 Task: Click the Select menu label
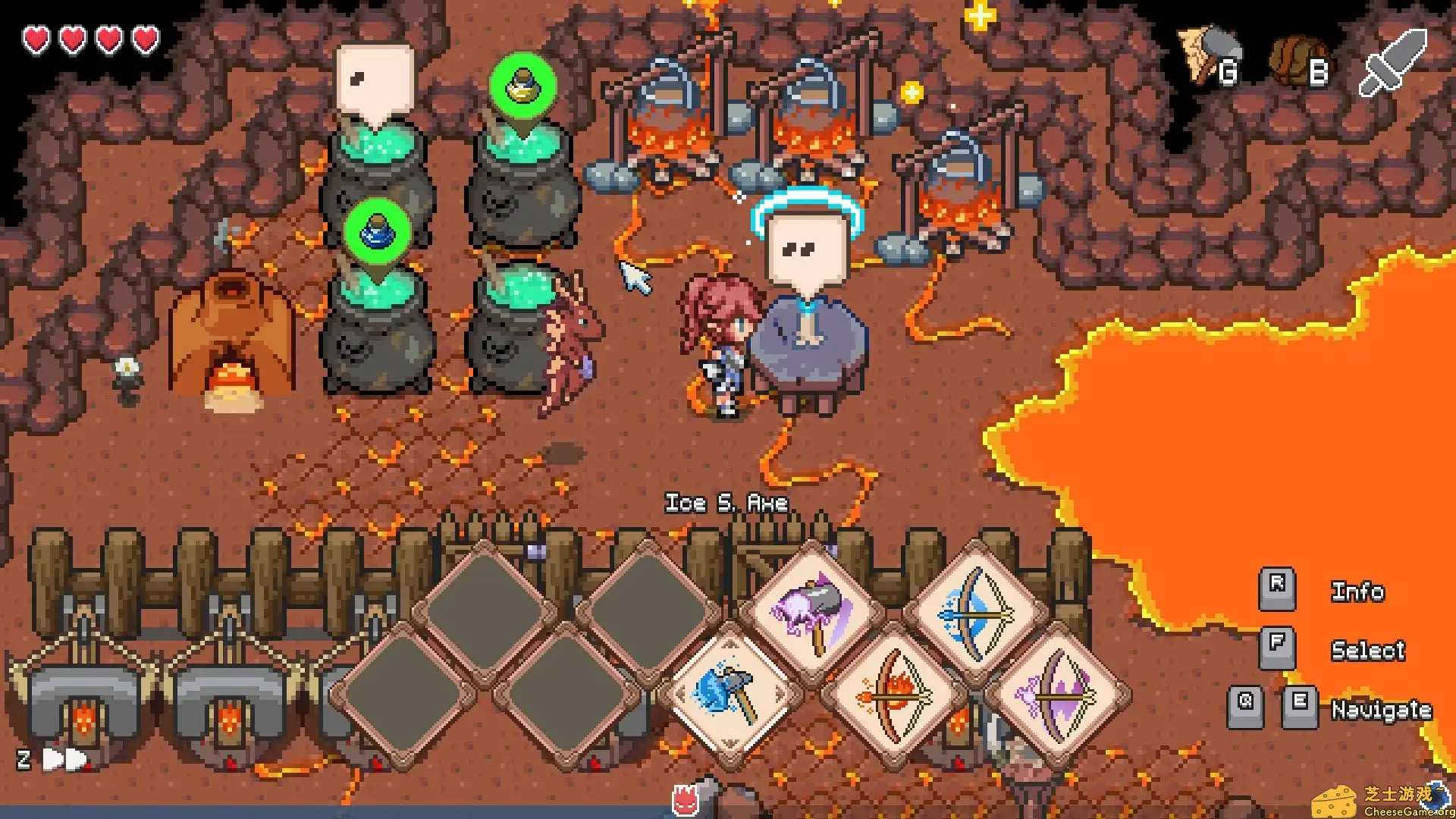pos(1368,651)
